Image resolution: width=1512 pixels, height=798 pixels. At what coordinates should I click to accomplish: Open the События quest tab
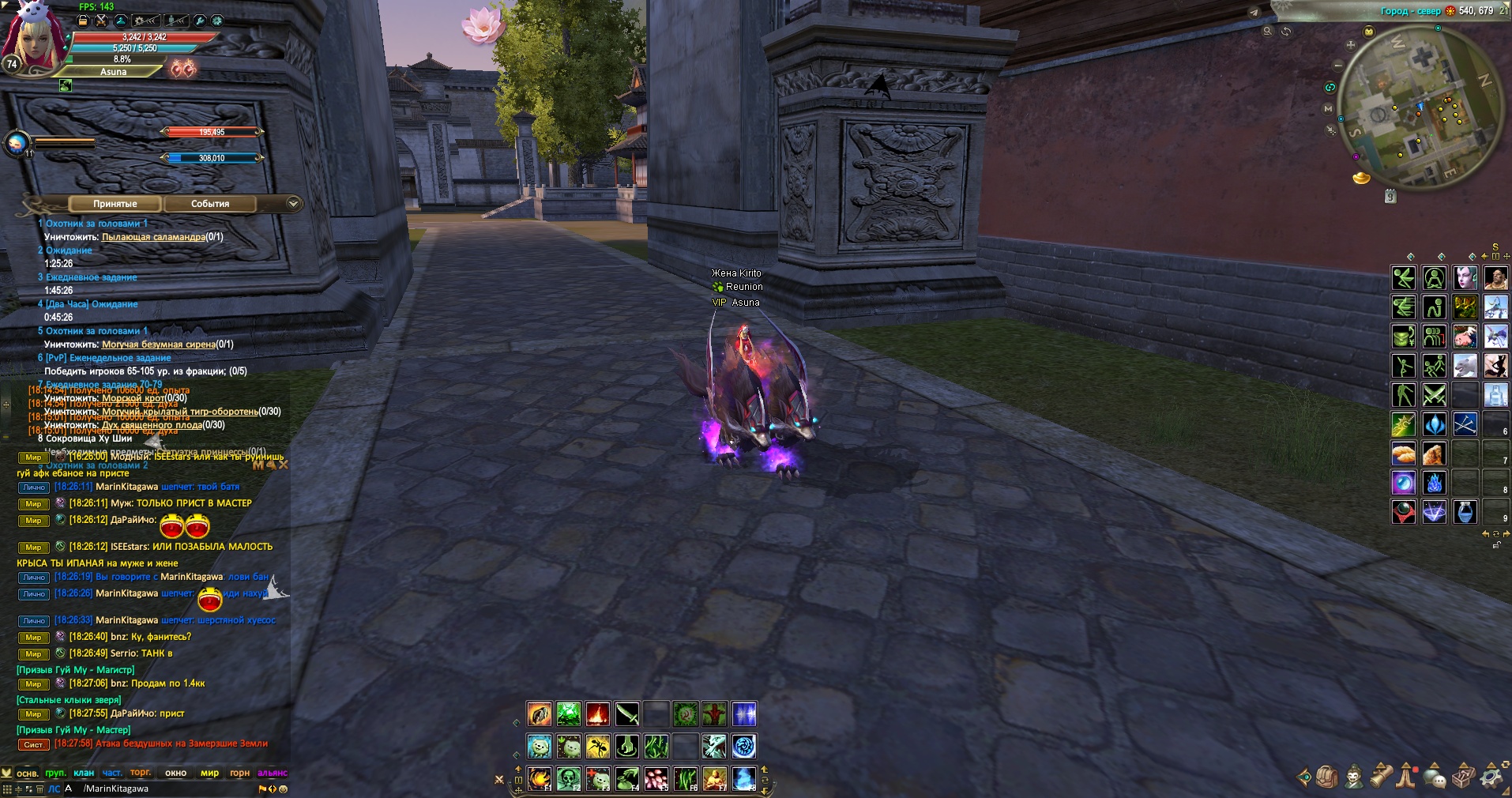point(210,204)
